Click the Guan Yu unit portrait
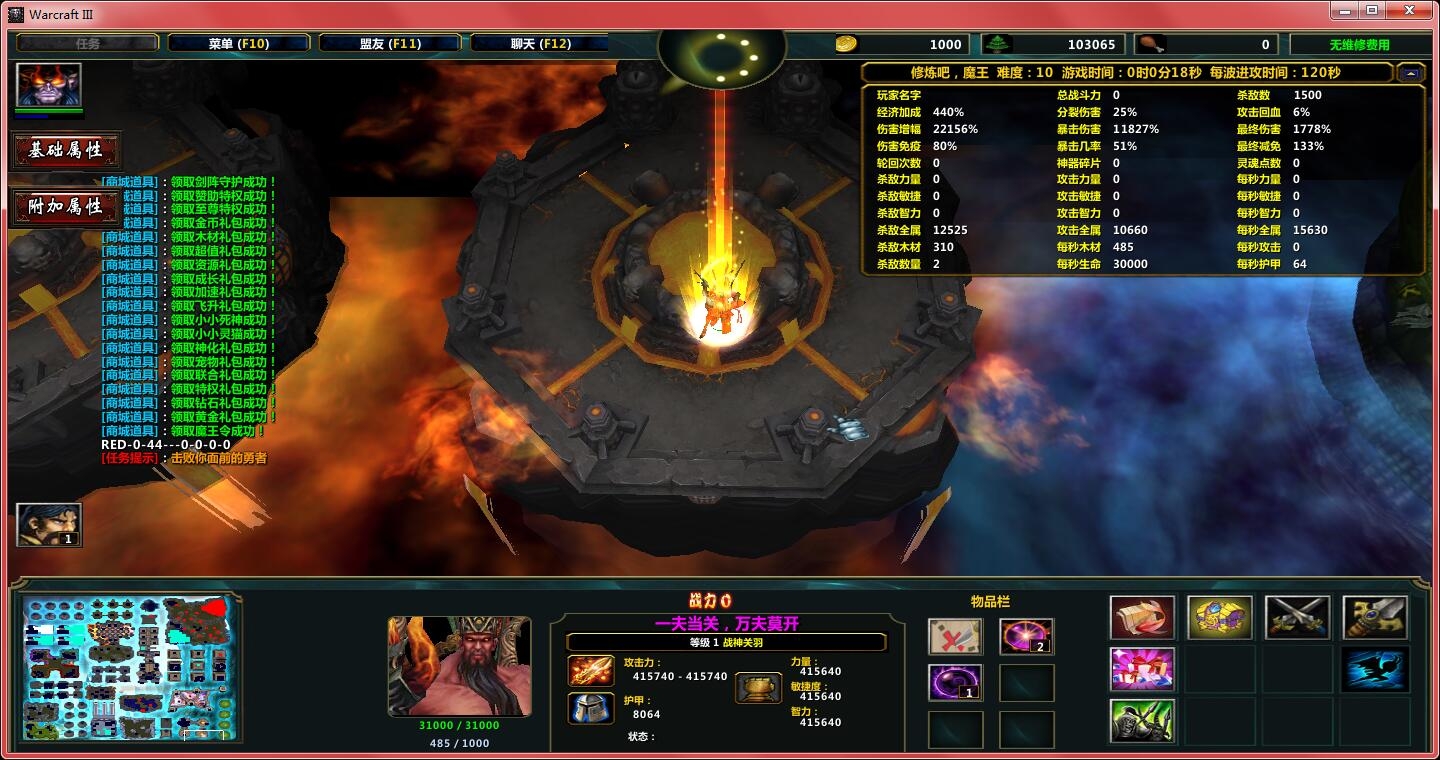Screen dimensions: 1440x760 459,666
